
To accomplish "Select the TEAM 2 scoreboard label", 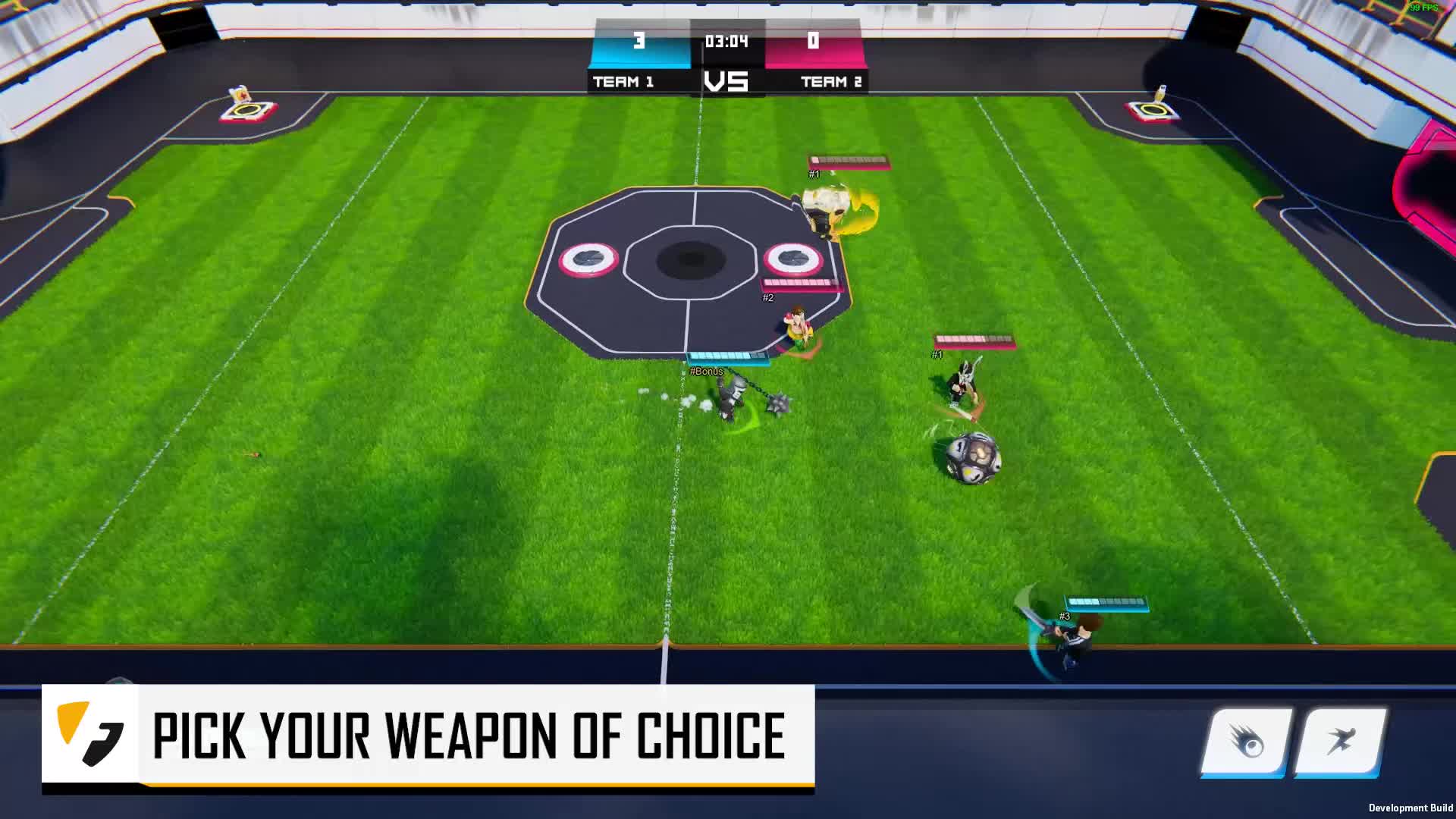I will (831, 82).
